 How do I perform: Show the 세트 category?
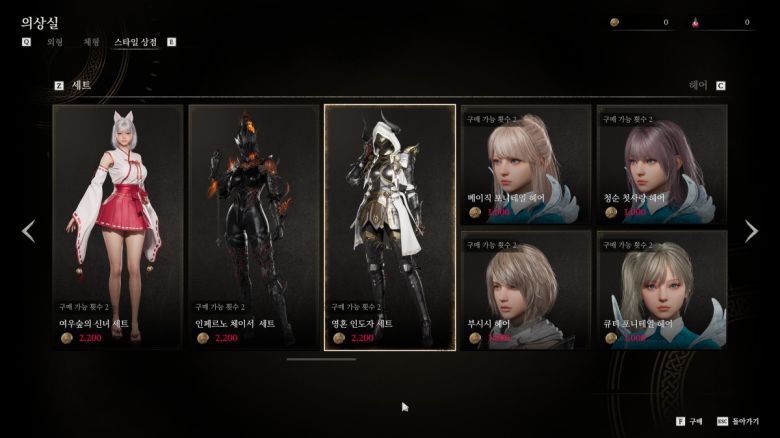coord(81,86)
